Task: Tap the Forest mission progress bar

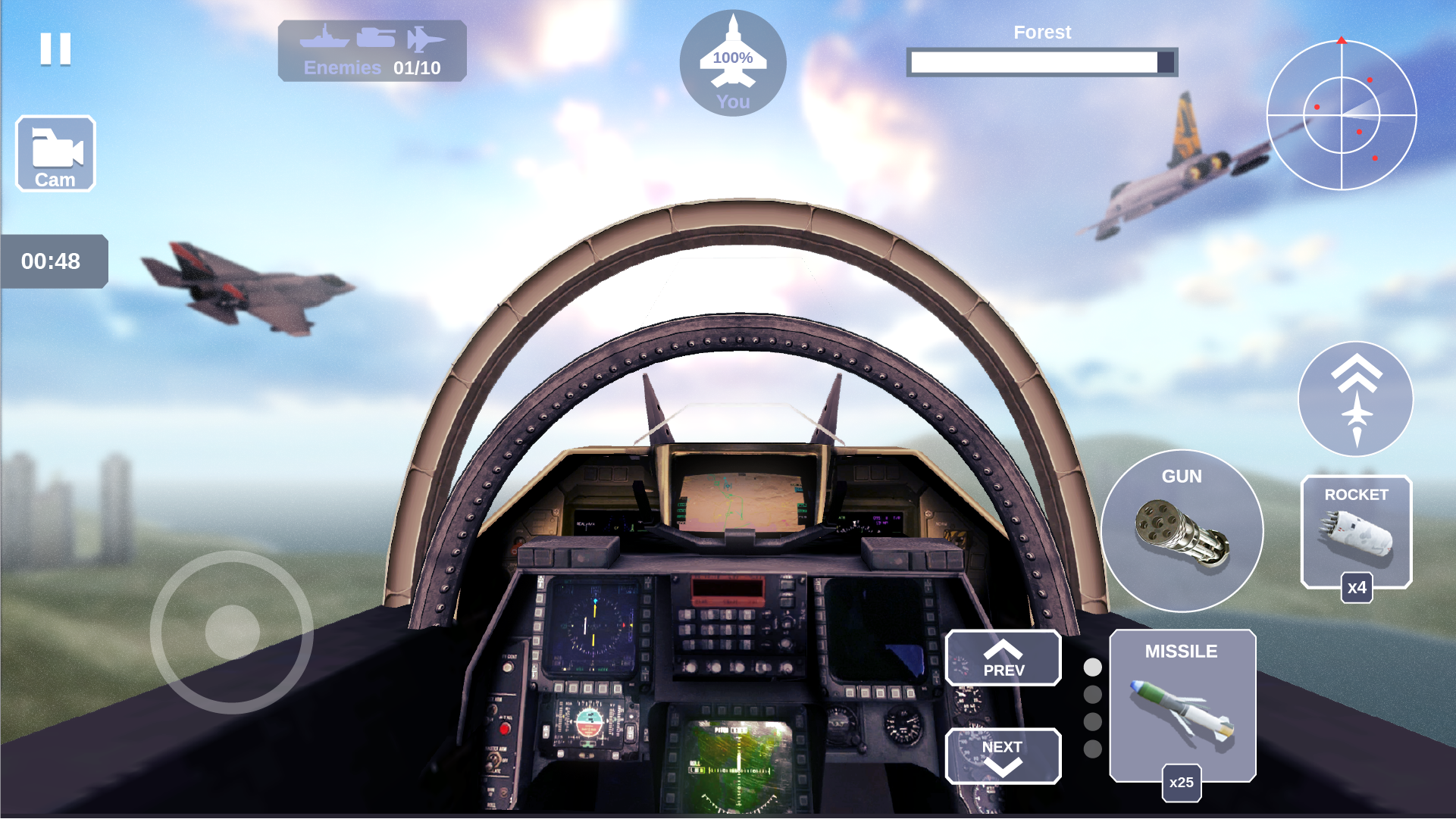Action: (1042, 61)
